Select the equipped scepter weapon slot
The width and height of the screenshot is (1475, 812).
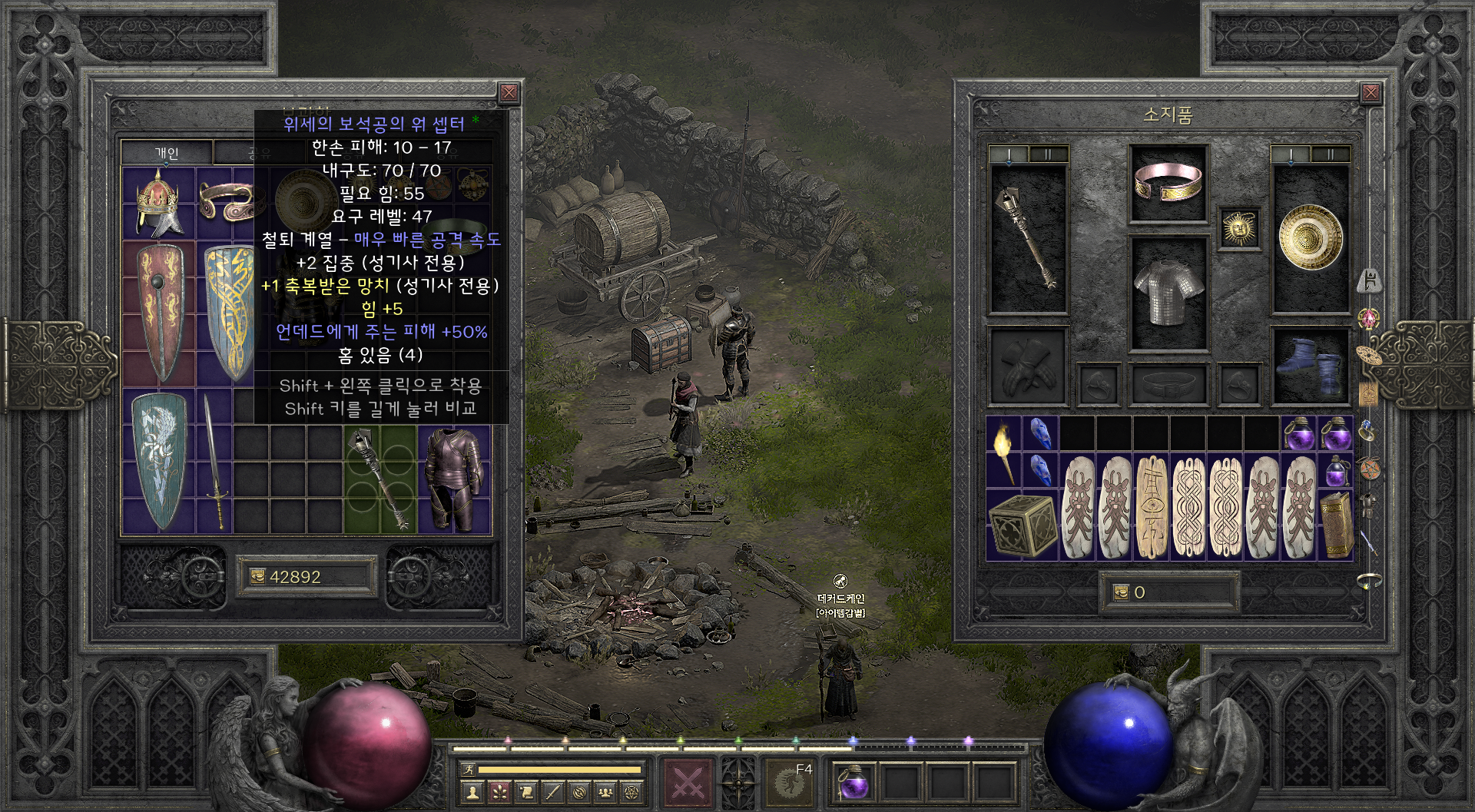(x=1028, y=239)
